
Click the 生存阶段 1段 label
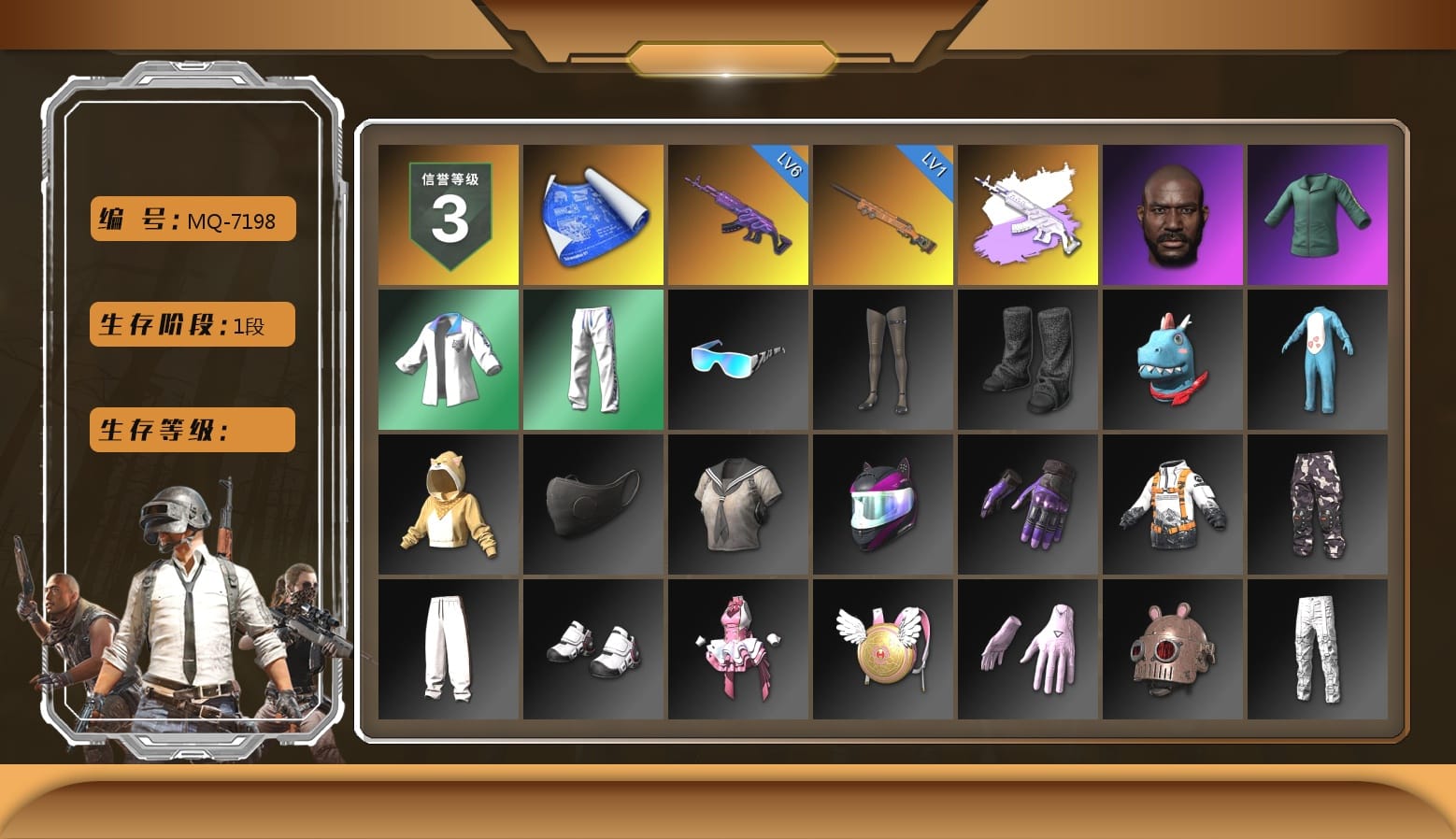click(x=191, y=324)
